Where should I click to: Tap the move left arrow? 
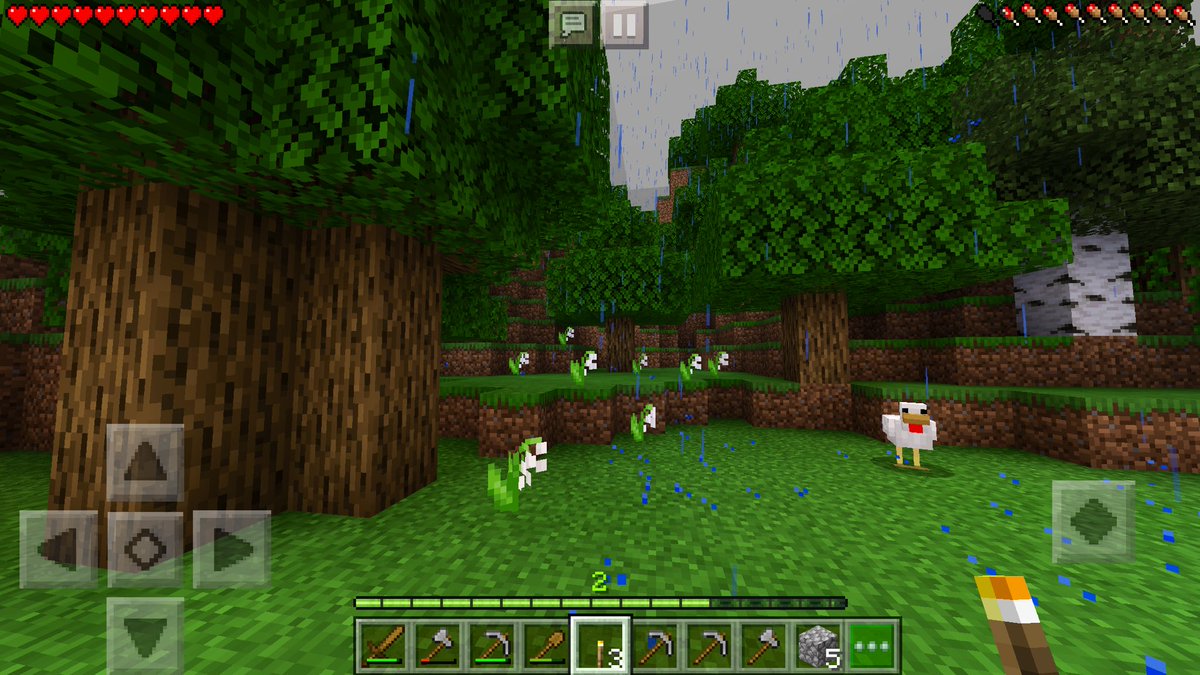pos(59,549)
